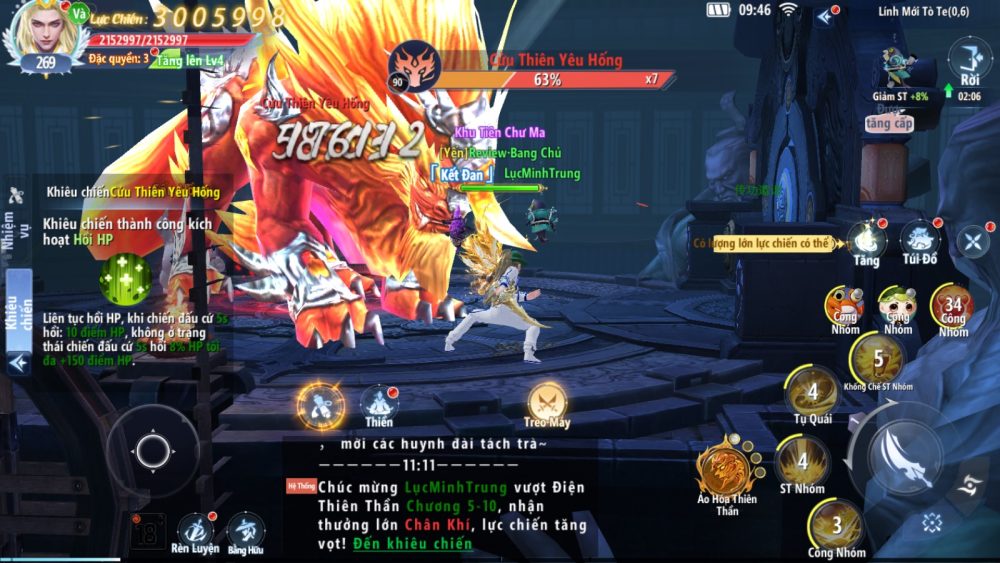
Task: Activate Ảo Hóa Thiên Thần transformation
Action: pyautogui.click(x=726, y=471)
